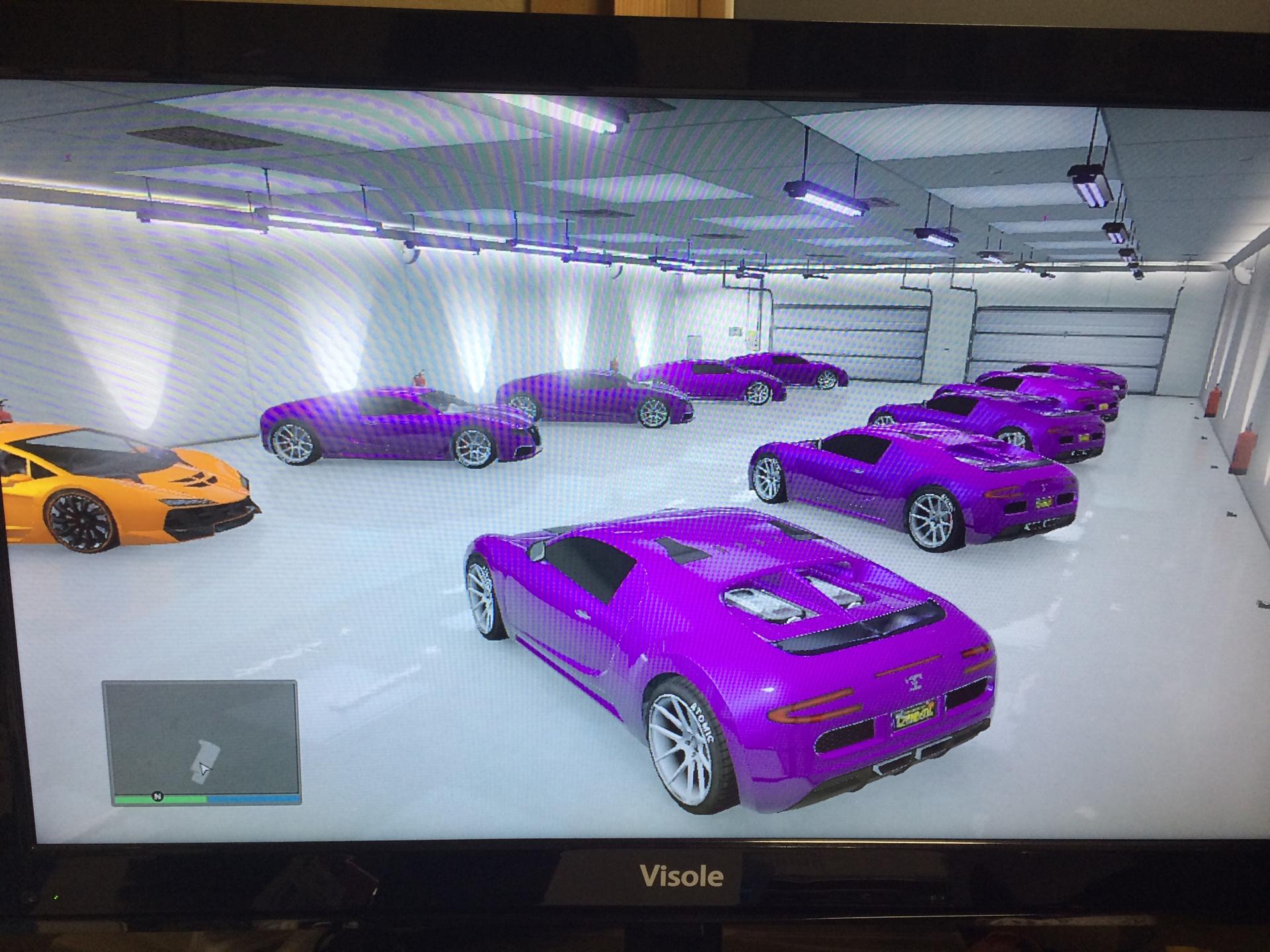The height and width of the screenshot is (952, 1270).
Task: Click the north N marker on the minimap
Action: coord(157,797)
